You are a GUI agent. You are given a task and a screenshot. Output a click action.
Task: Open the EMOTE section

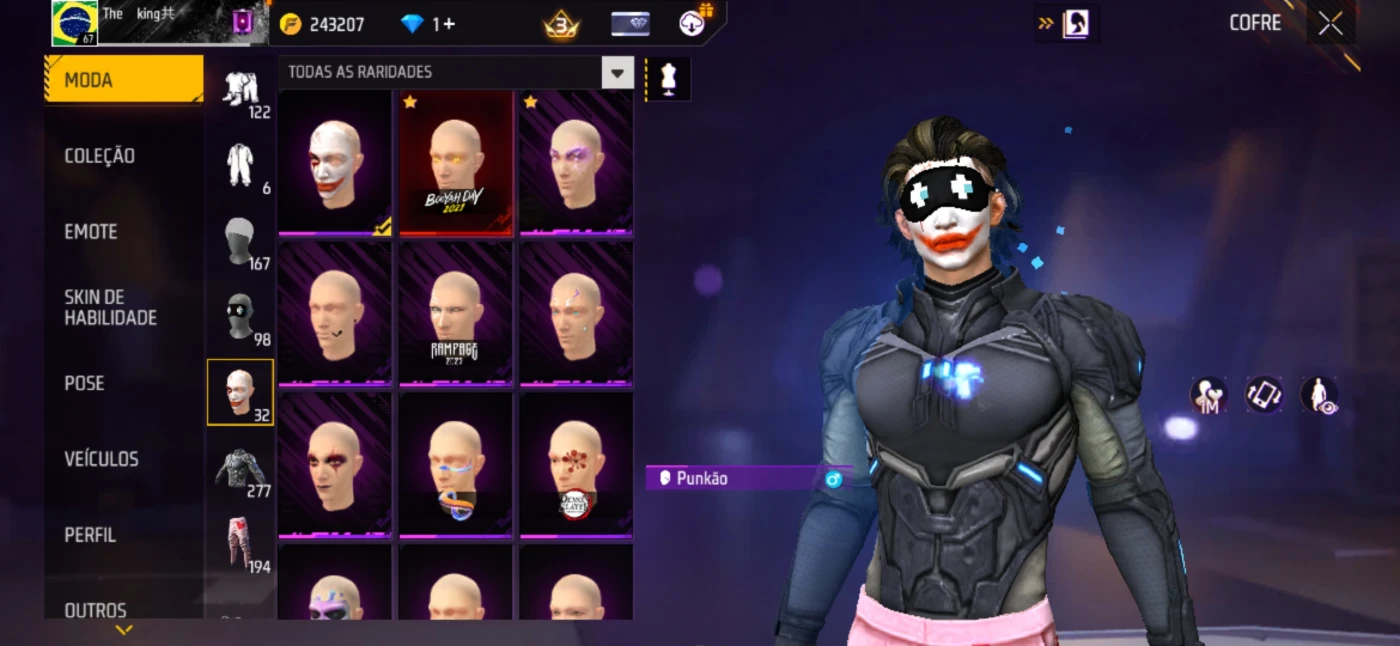click(x=91, y=232)
